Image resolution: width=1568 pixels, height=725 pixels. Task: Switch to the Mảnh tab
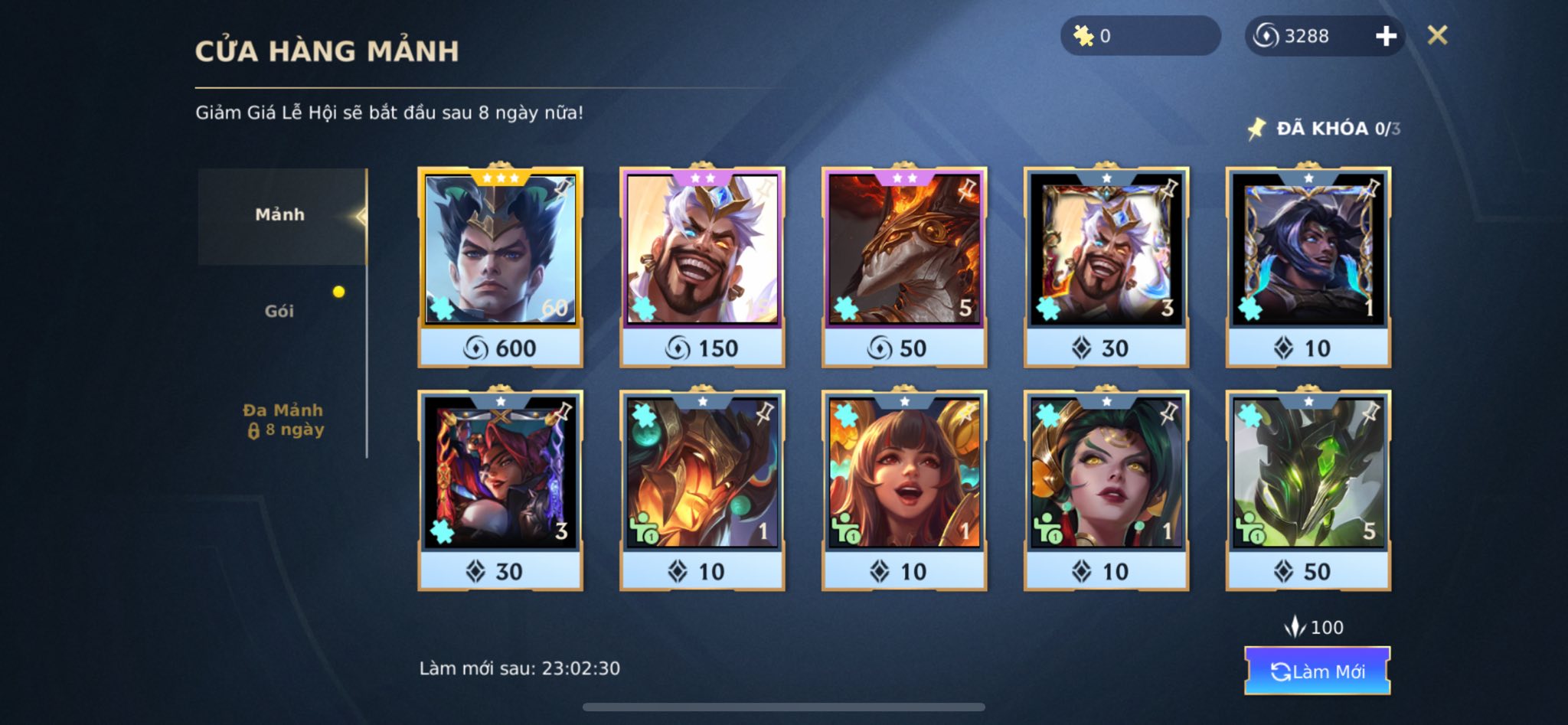click(280, 215)
